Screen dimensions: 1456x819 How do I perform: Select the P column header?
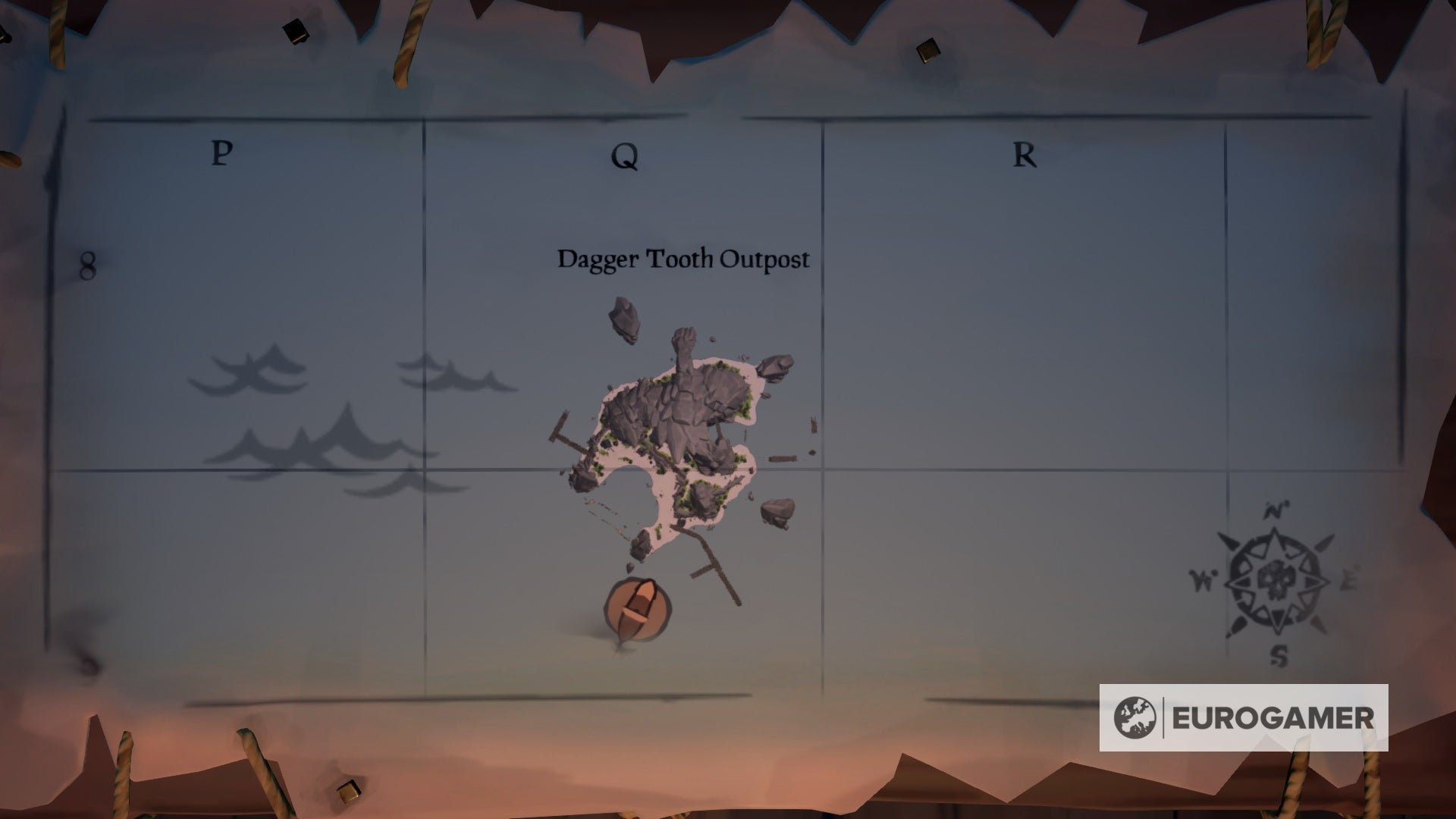(x=220, y=153)
